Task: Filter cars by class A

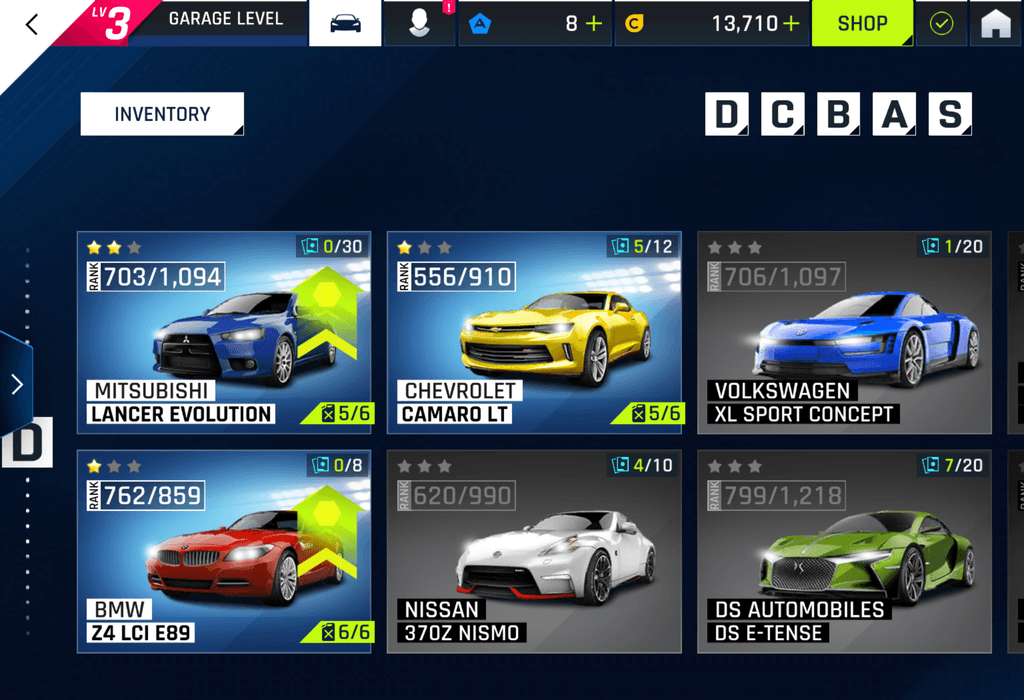Action: tap(894, 115)
